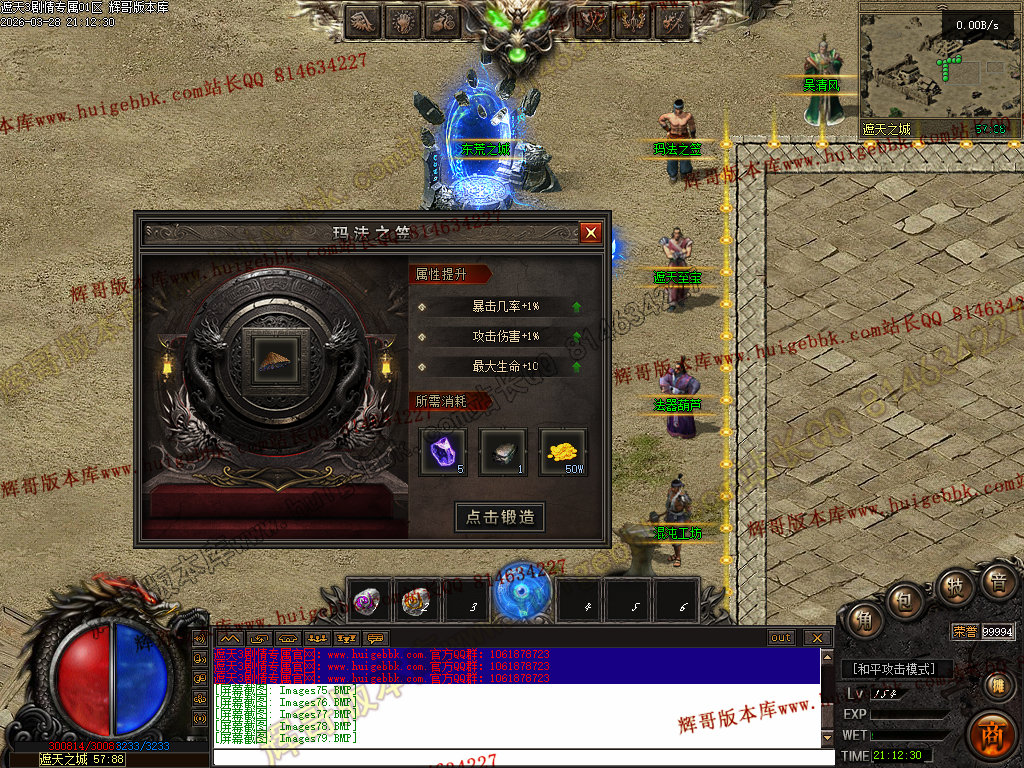Select the purple crystal material slot

[x=442, y=452]
